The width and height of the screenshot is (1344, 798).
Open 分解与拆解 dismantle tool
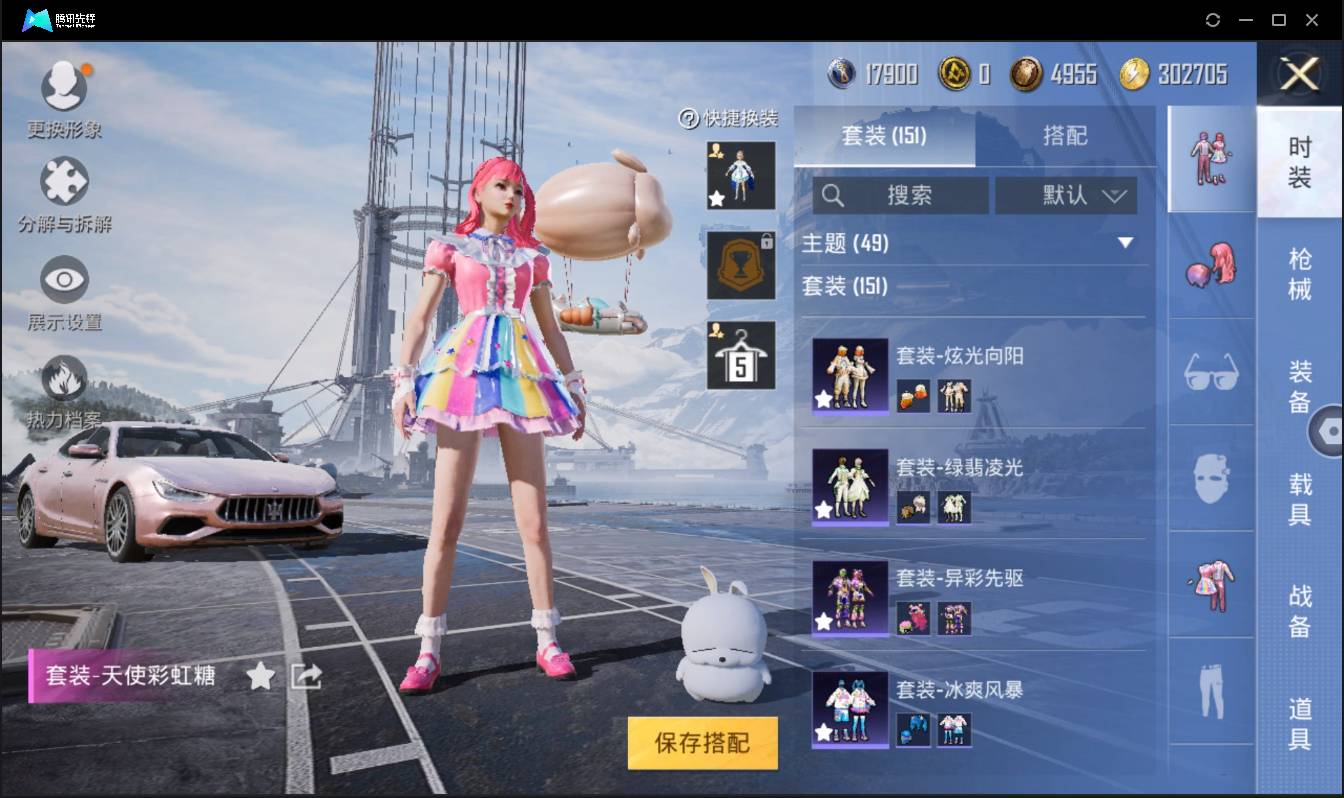[64, 182]
